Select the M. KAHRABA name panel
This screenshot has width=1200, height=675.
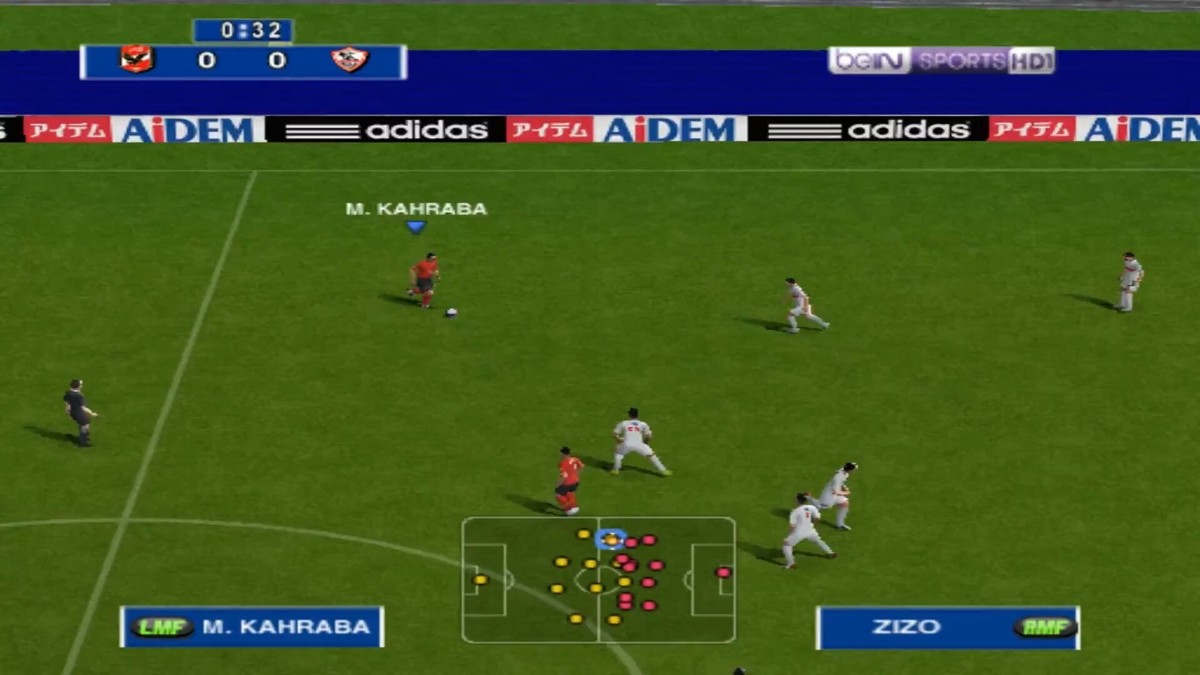point(252,627)
